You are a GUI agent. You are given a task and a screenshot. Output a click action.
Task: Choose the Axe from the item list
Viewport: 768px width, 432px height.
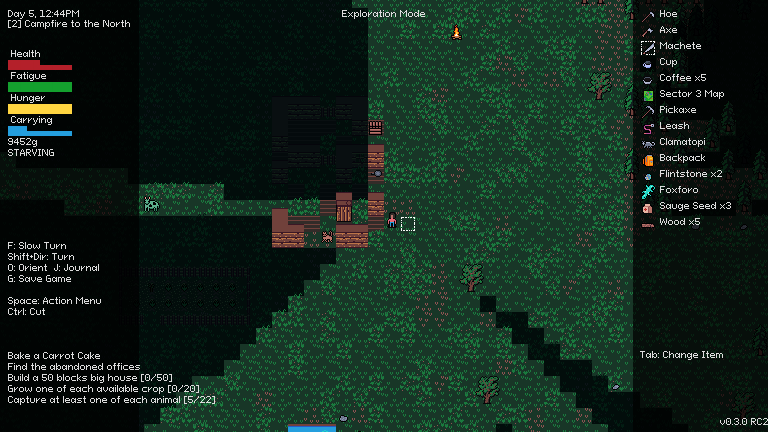(668, 30)
